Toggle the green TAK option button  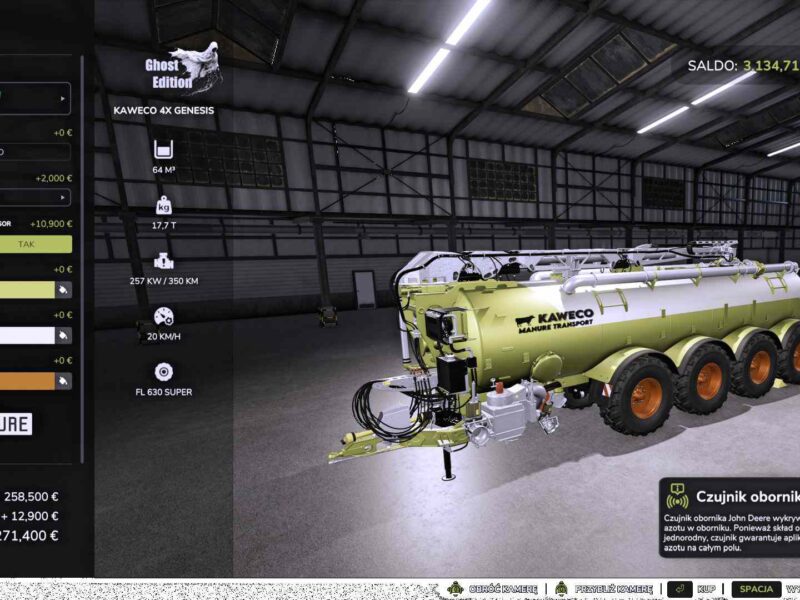35,243
